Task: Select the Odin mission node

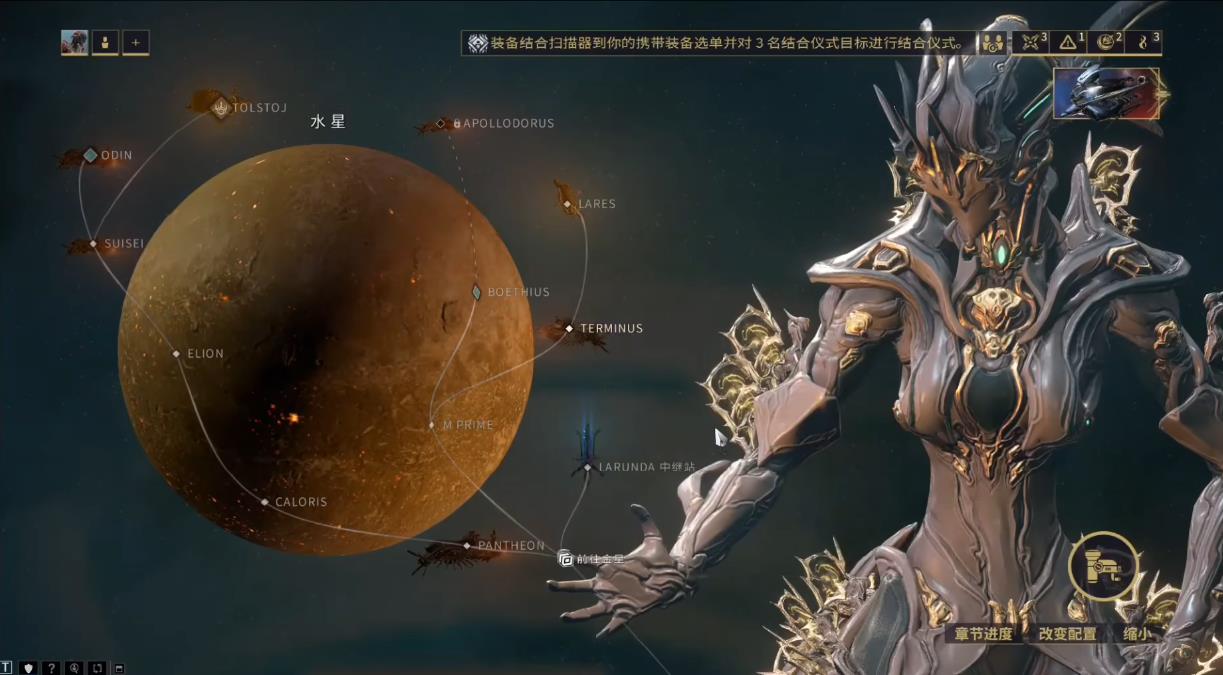Action: coord(90,155)
